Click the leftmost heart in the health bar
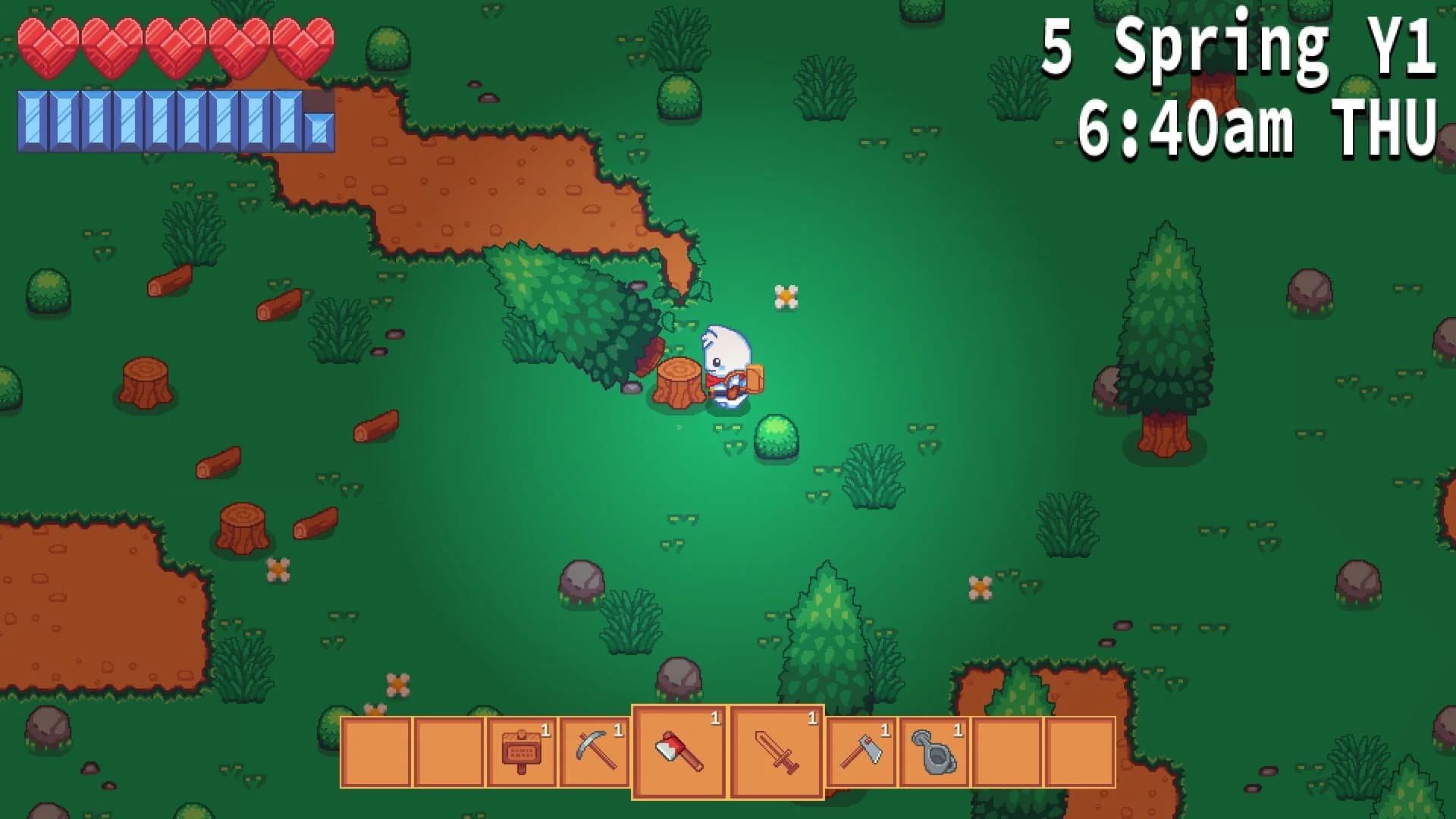 [x=47, y=47]
